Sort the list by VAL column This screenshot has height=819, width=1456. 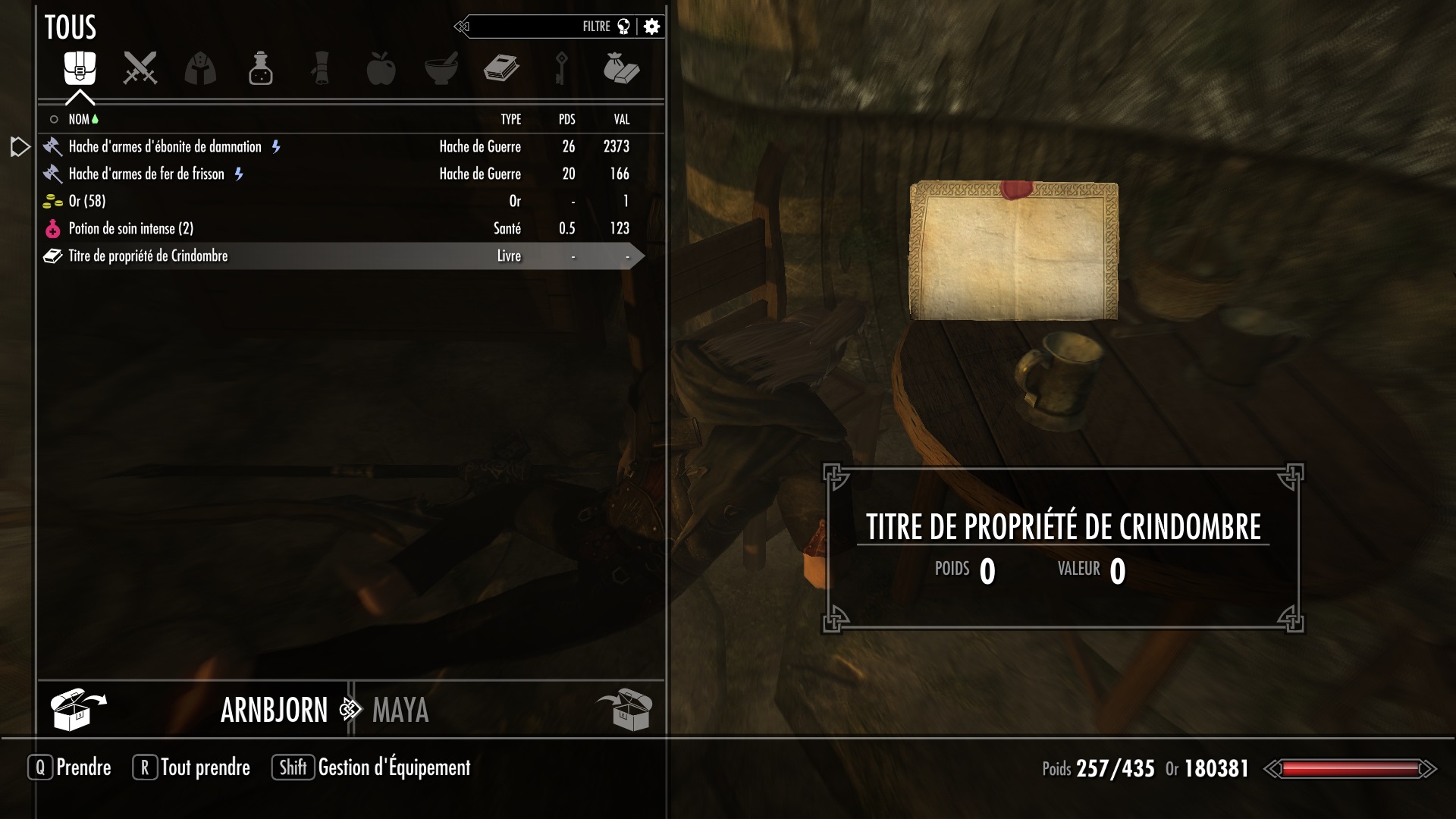pyautogui.click(x=621, y=119)
